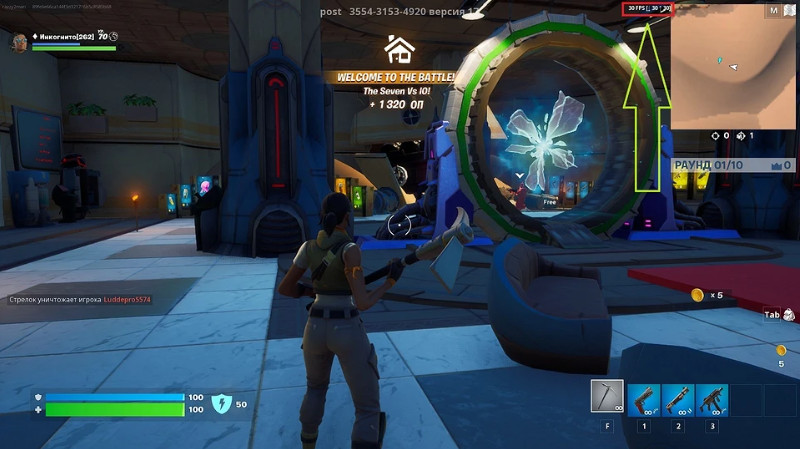The height and width of the screenshot is (449, 800).
Task: Click the map icon beside the minimap
Action: coord(774,10)
